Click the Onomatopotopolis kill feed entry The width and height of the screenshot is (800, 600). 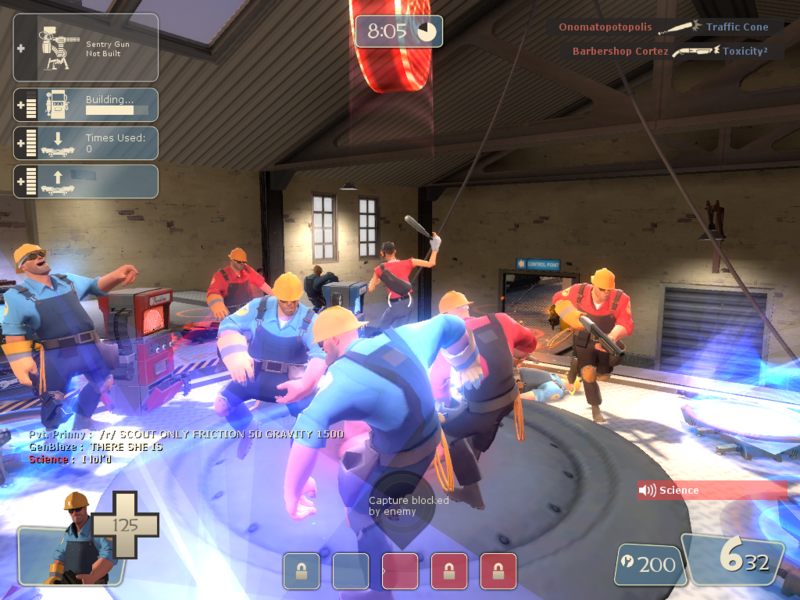pyautogui.click(x=664, y=28)
